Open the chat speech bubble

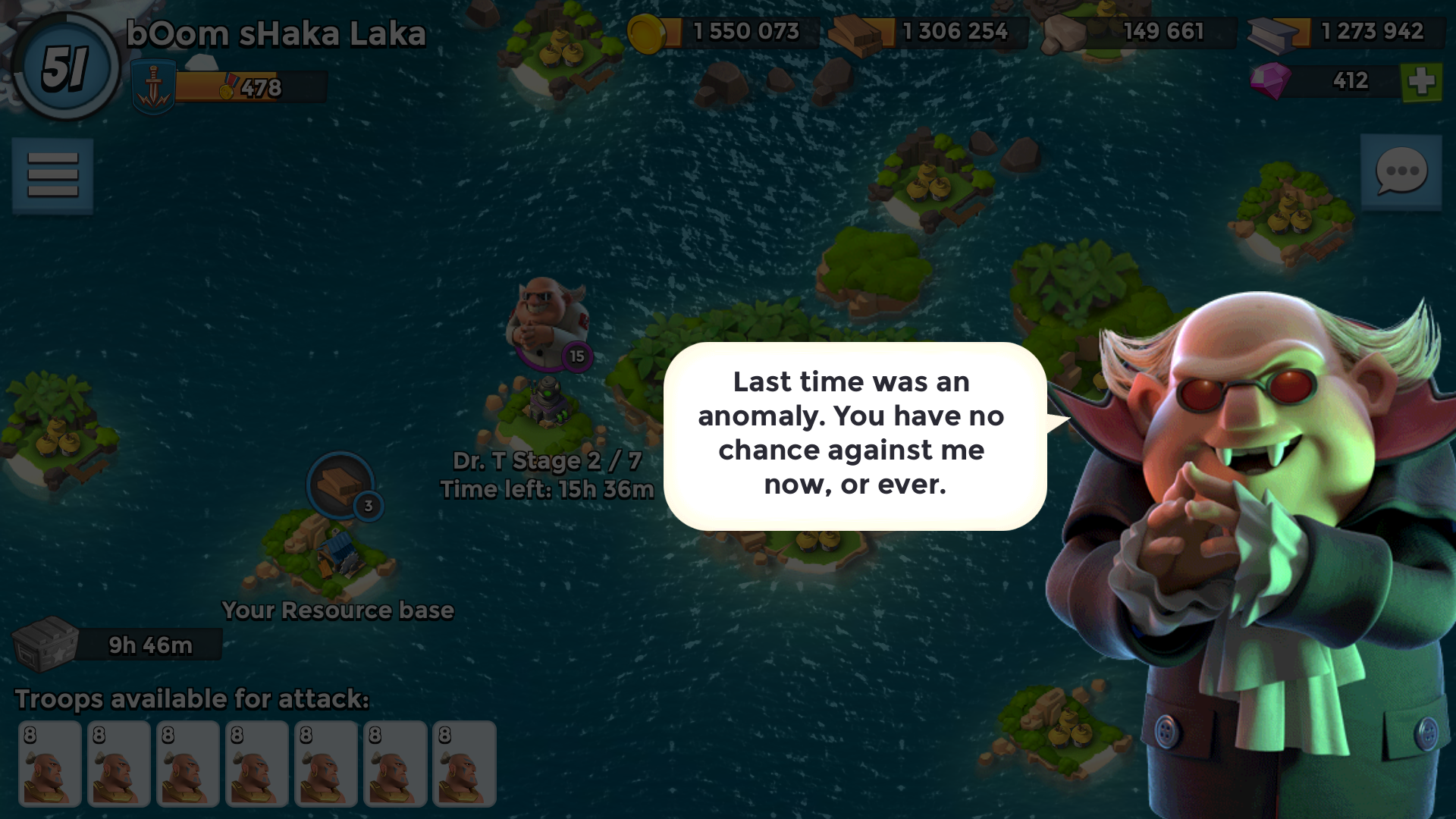pyautogui.click(x=1401, y=171)
